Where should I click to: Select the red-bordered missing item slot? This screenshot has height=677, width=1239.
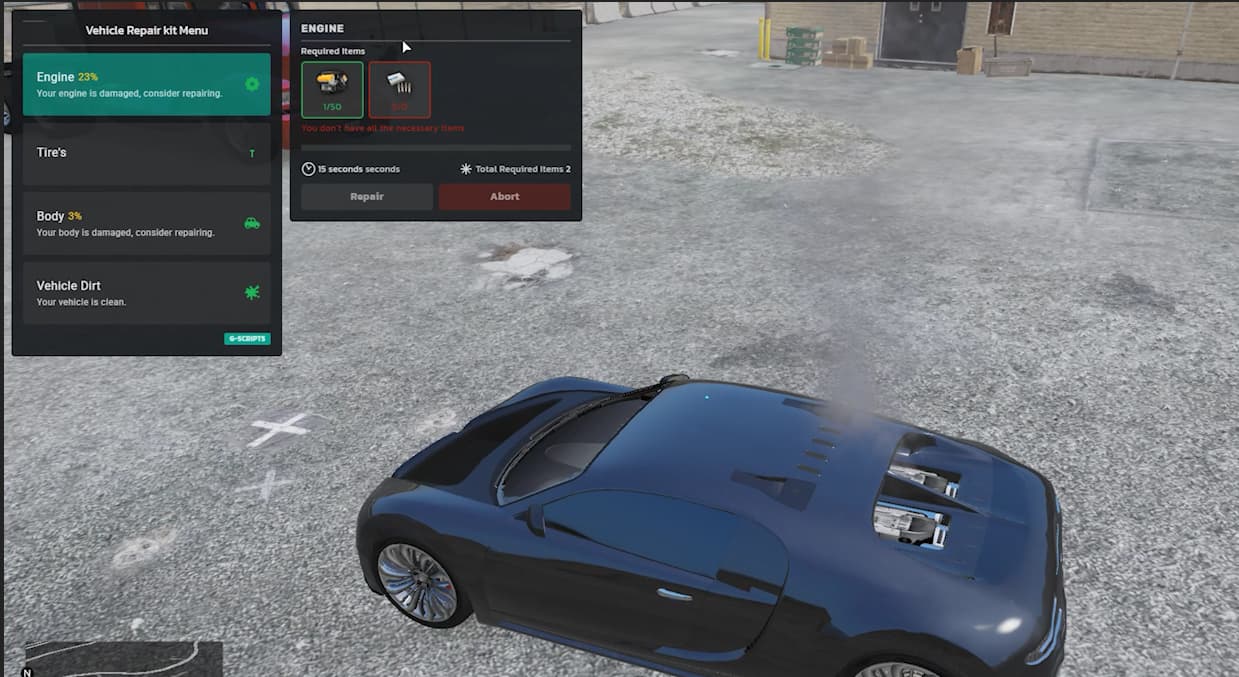[400, 90]
